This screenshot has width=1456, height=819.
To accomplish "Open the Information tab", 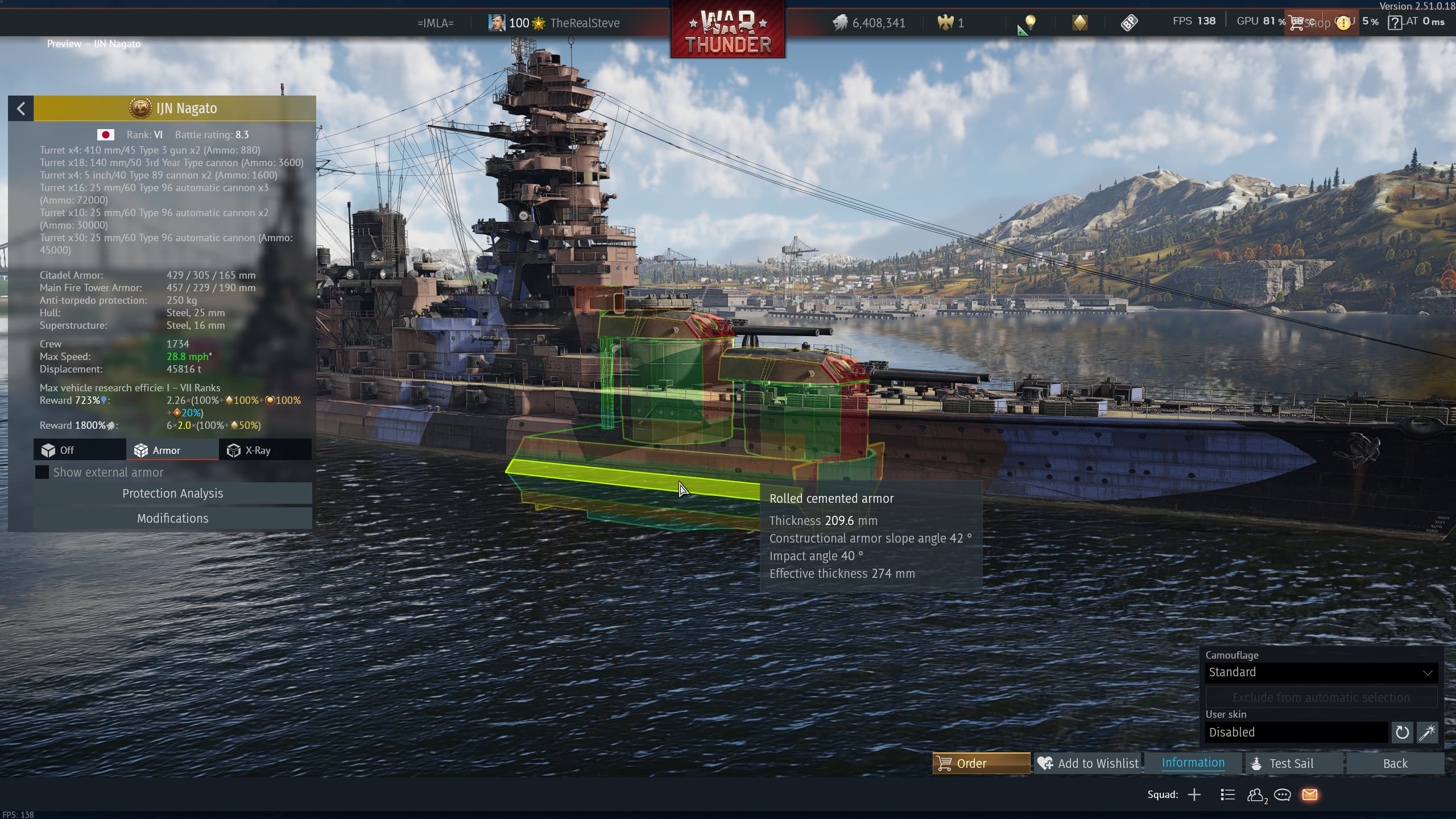I will (x=1193, y=763).
